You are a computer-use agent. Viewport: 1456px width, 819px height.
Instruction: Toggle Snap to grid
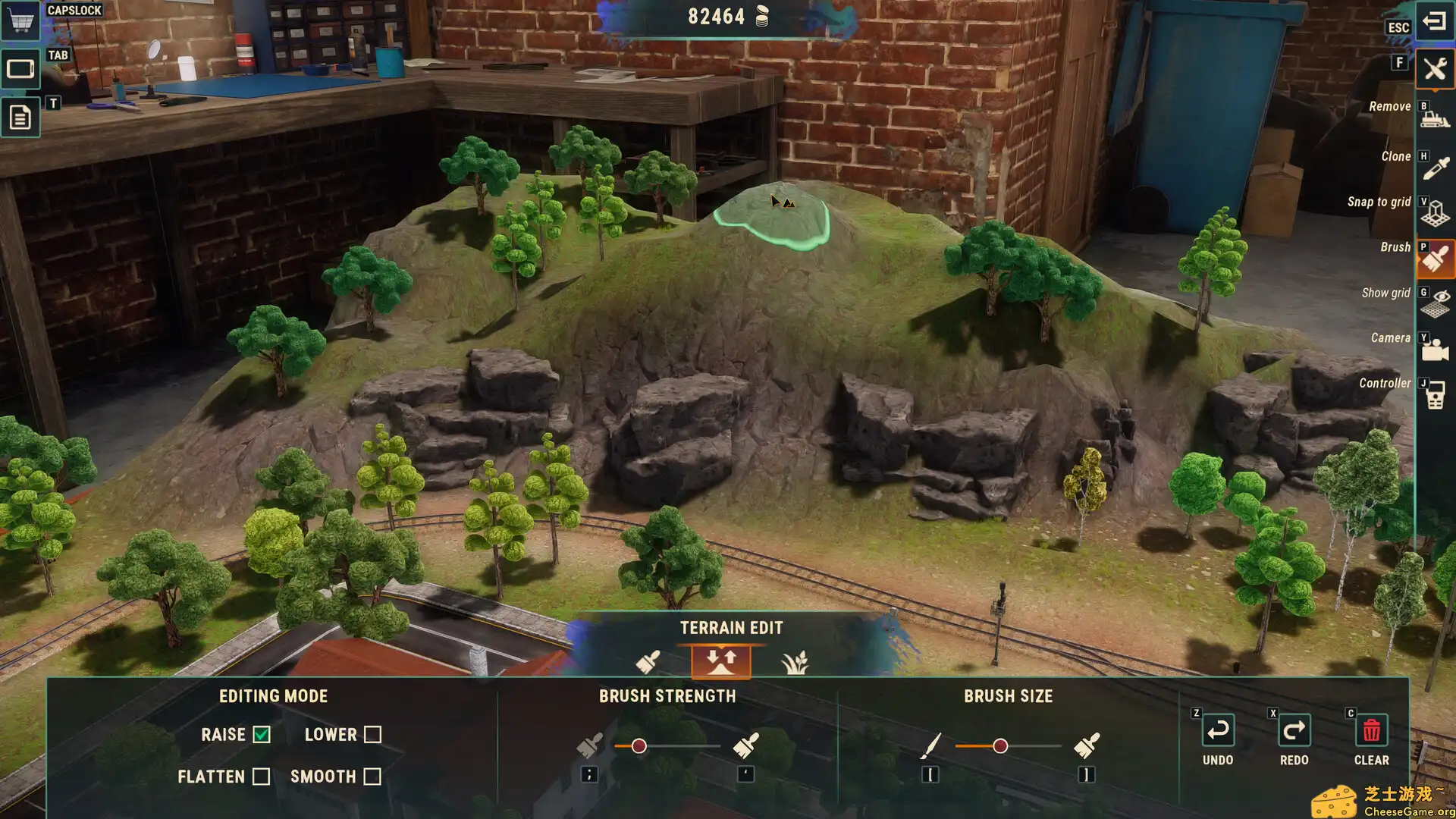point(1434,212)
